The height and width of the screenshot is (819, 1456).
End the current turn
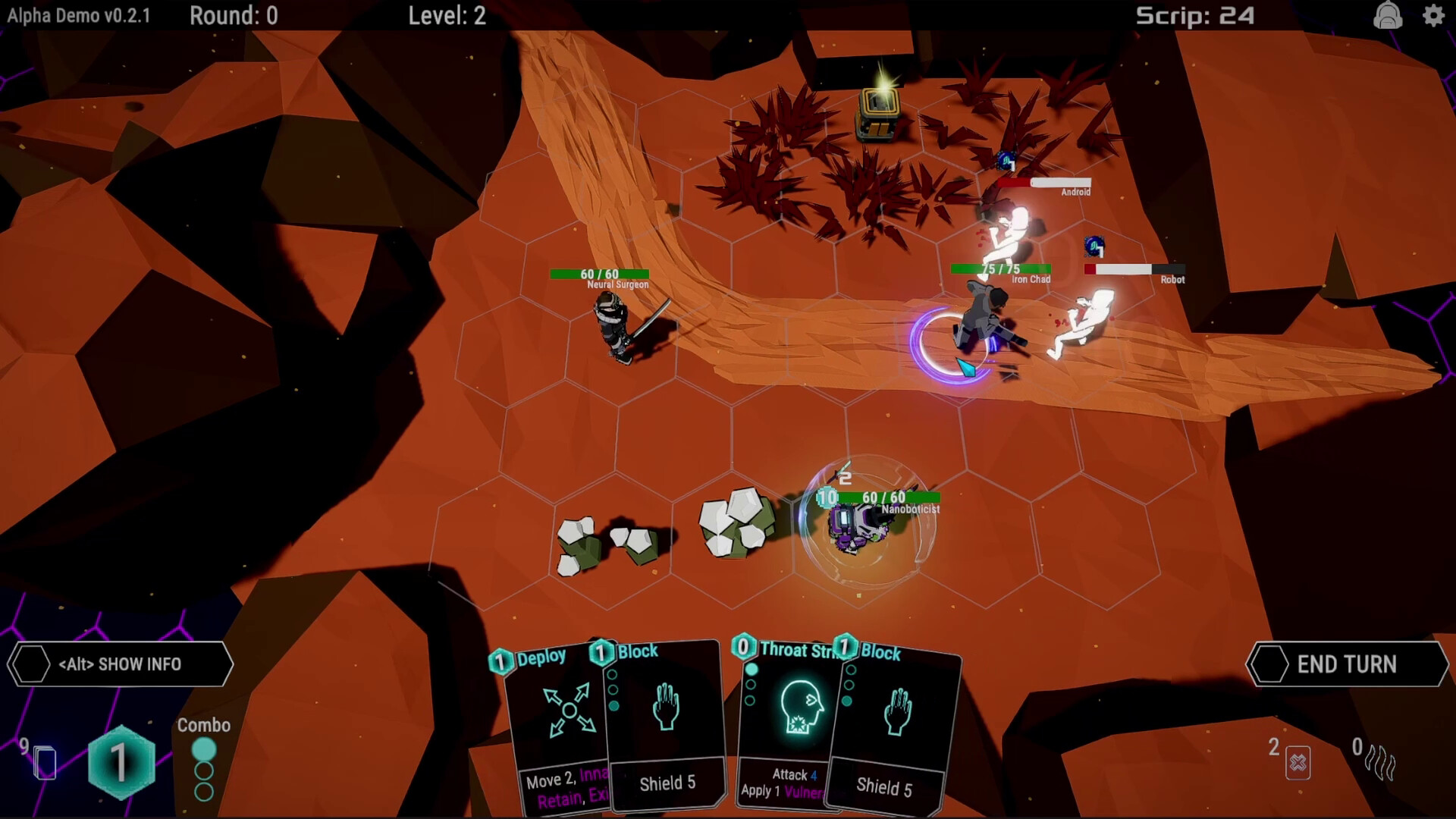click(x=1347, y=664)
